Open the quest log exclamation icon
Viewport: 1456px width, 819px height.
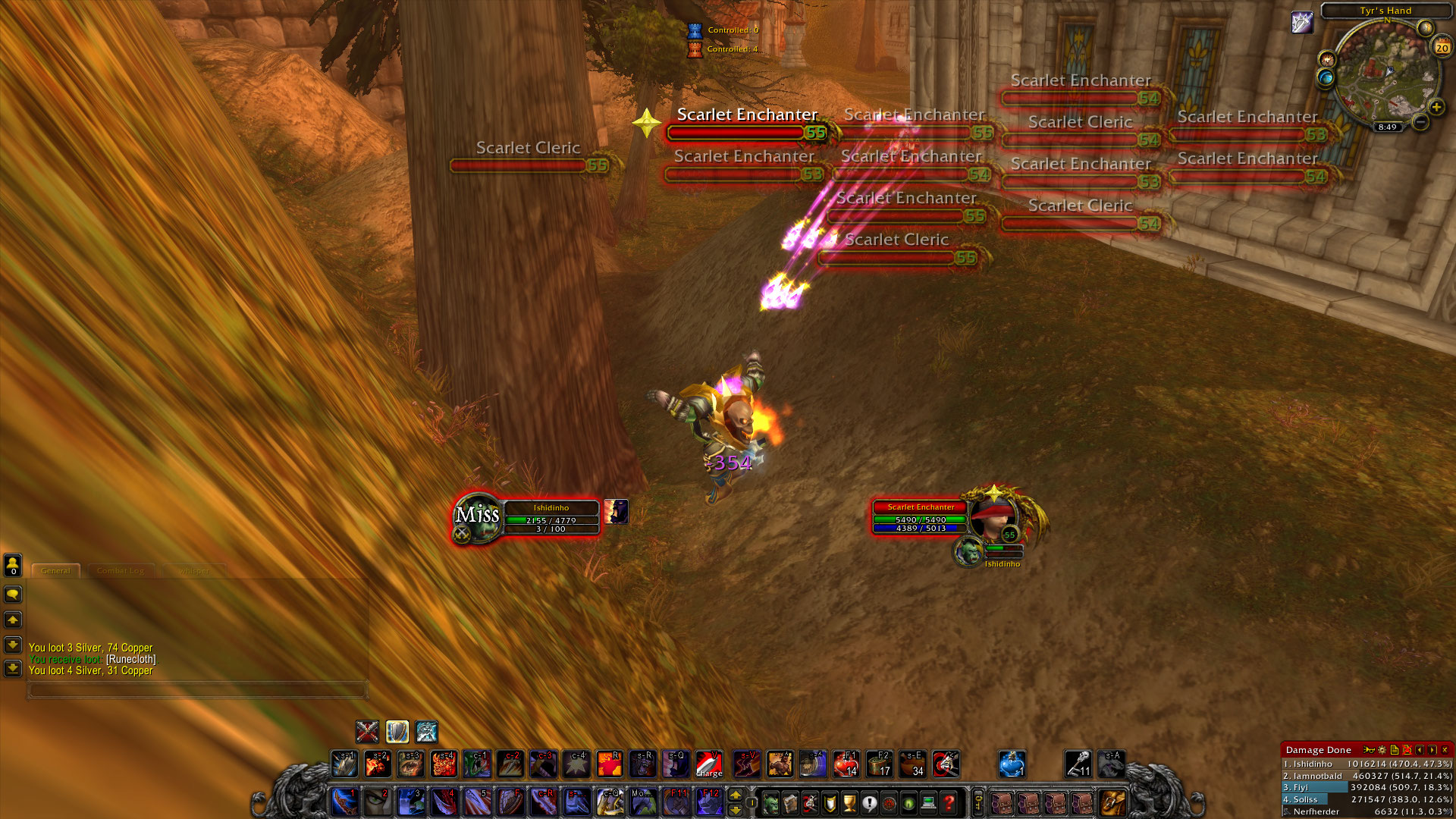coord(871,804)
